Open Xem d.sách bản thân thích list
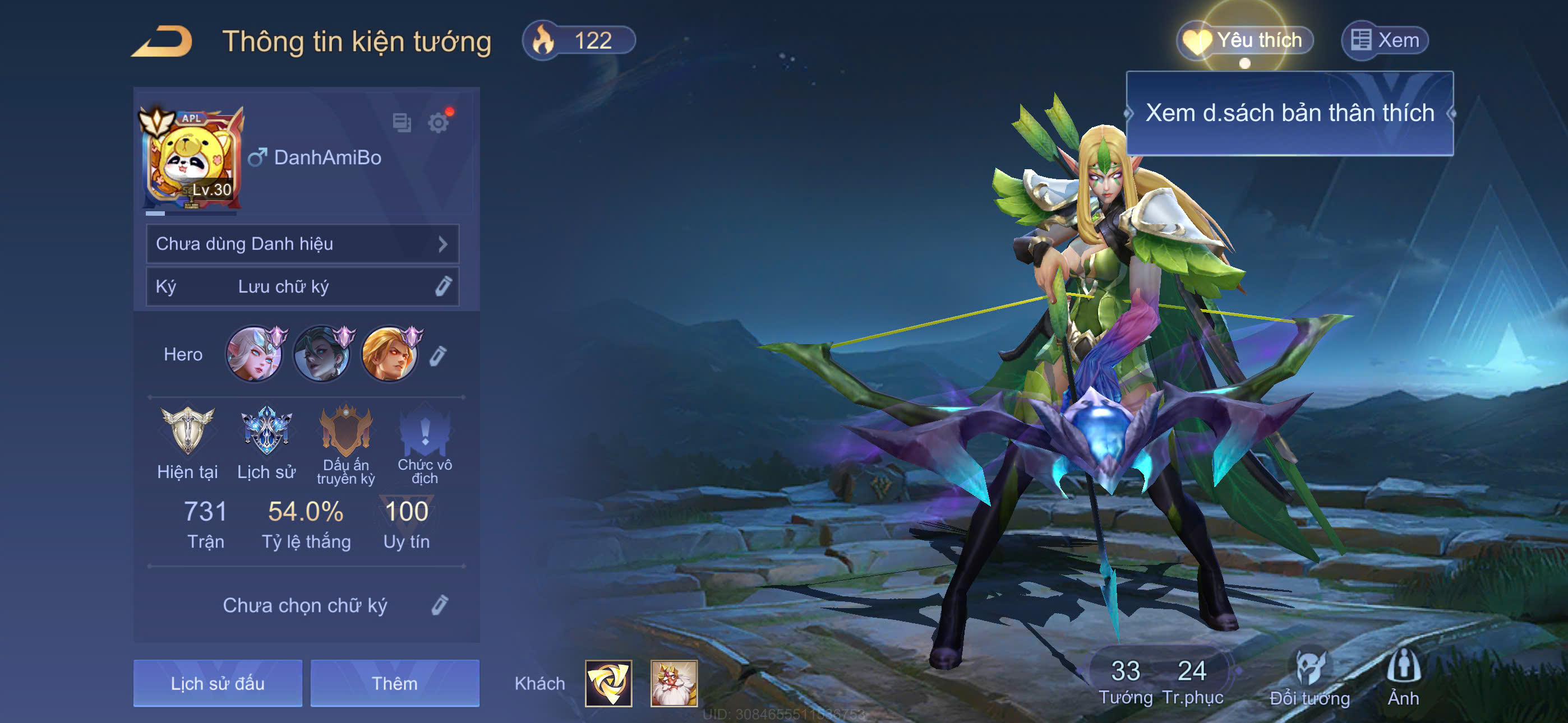 pos(1289,113)
